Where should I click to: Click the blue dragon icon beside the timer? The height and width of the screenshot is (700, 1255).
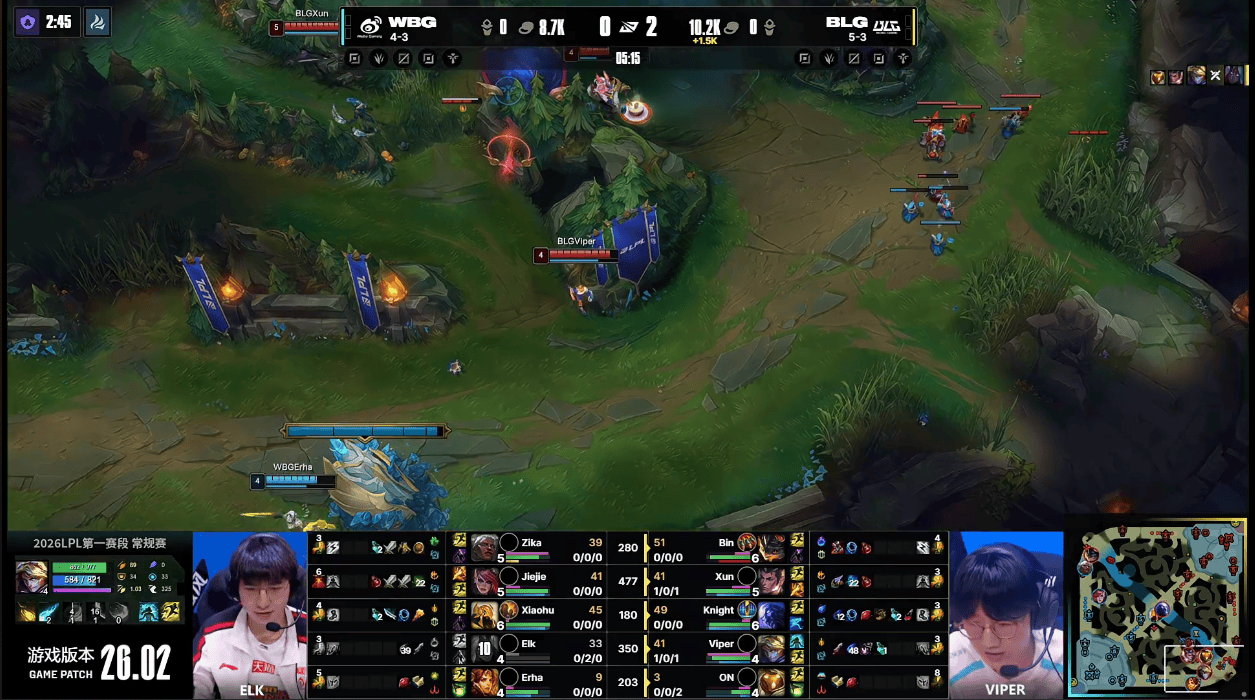(x=97, y=22)
